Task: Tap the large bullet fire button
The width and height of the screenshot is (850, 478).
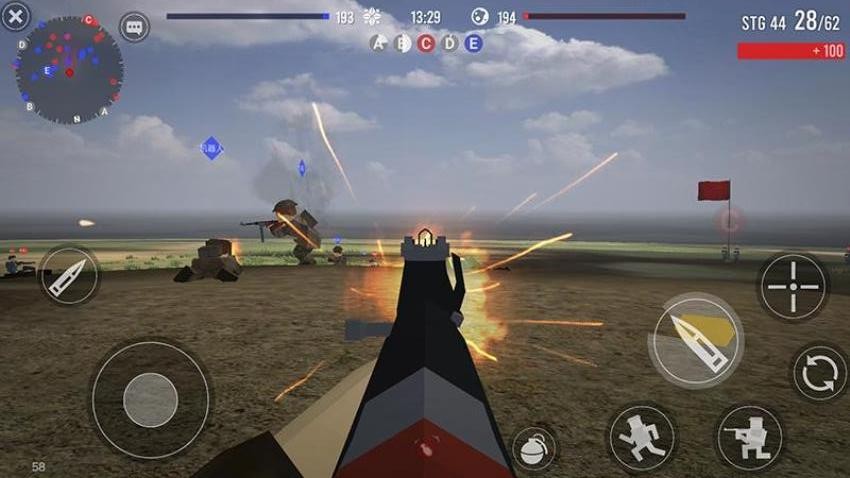Action: [696, 340]
